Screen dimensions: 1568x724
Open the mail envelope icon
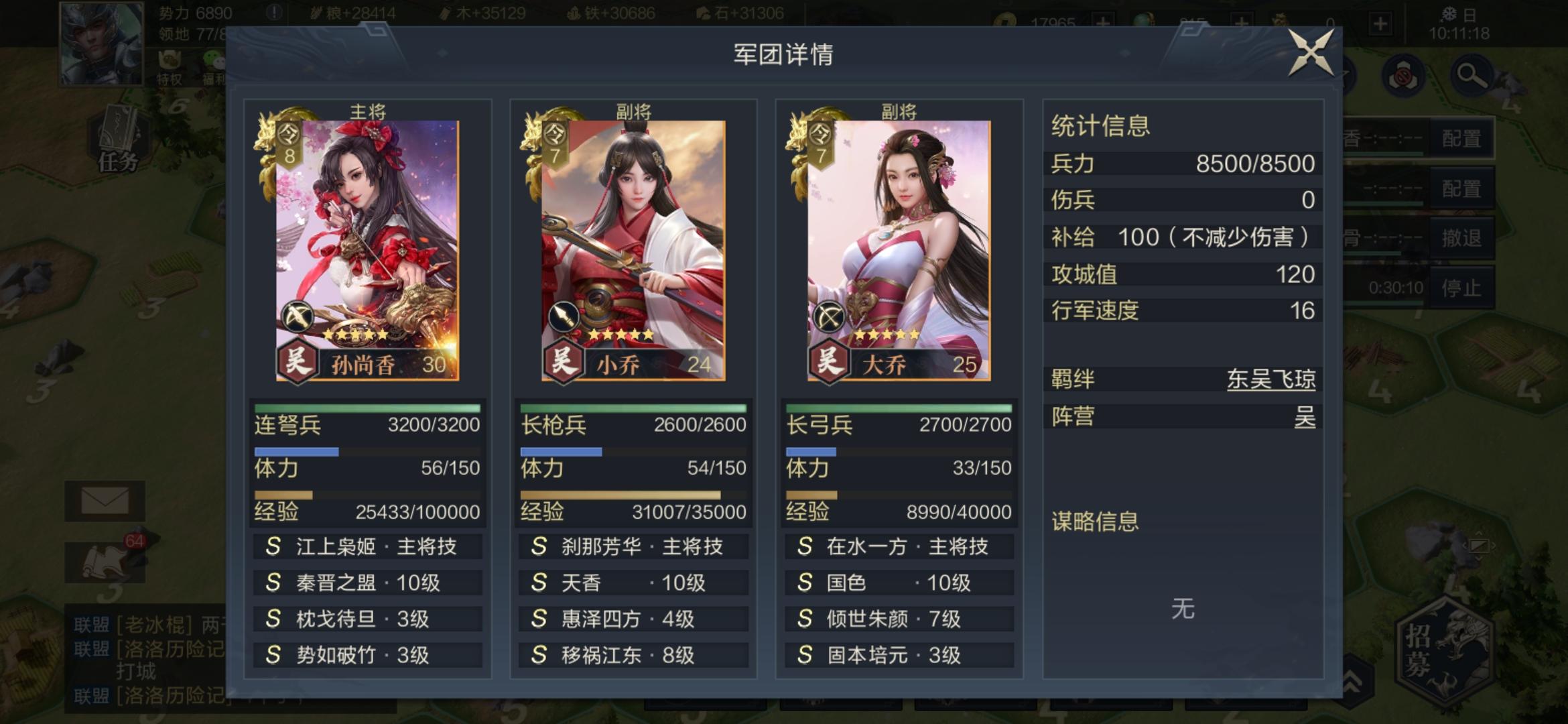[x=105, y=499]
